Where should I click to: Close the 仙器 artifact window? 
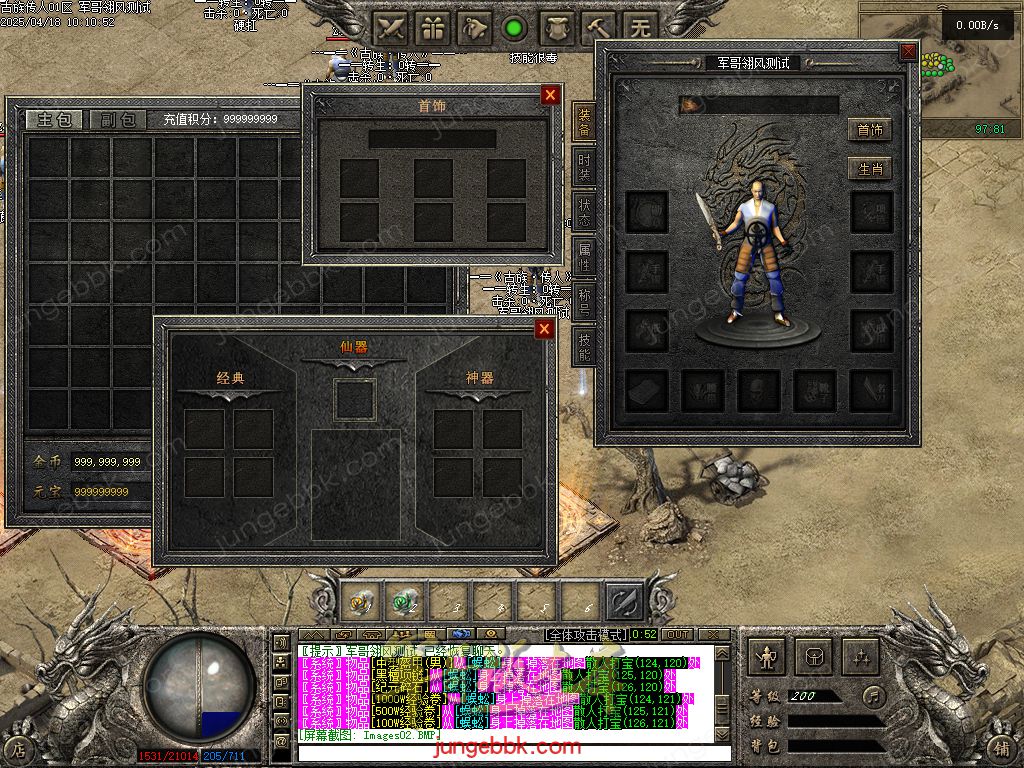click(x=544, y=330)
